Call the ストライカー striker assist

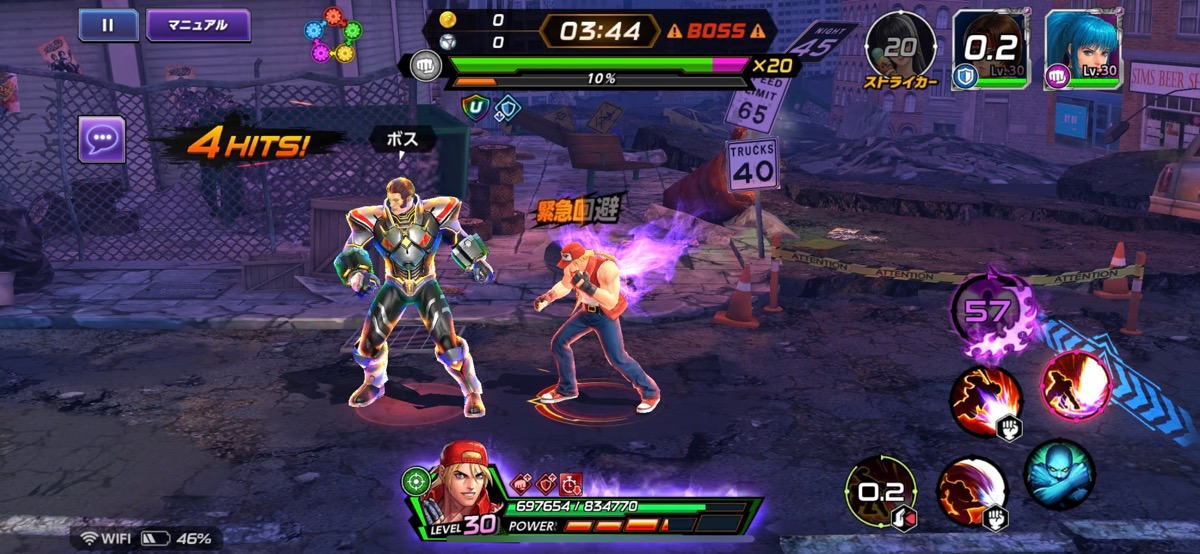[901, 48]
